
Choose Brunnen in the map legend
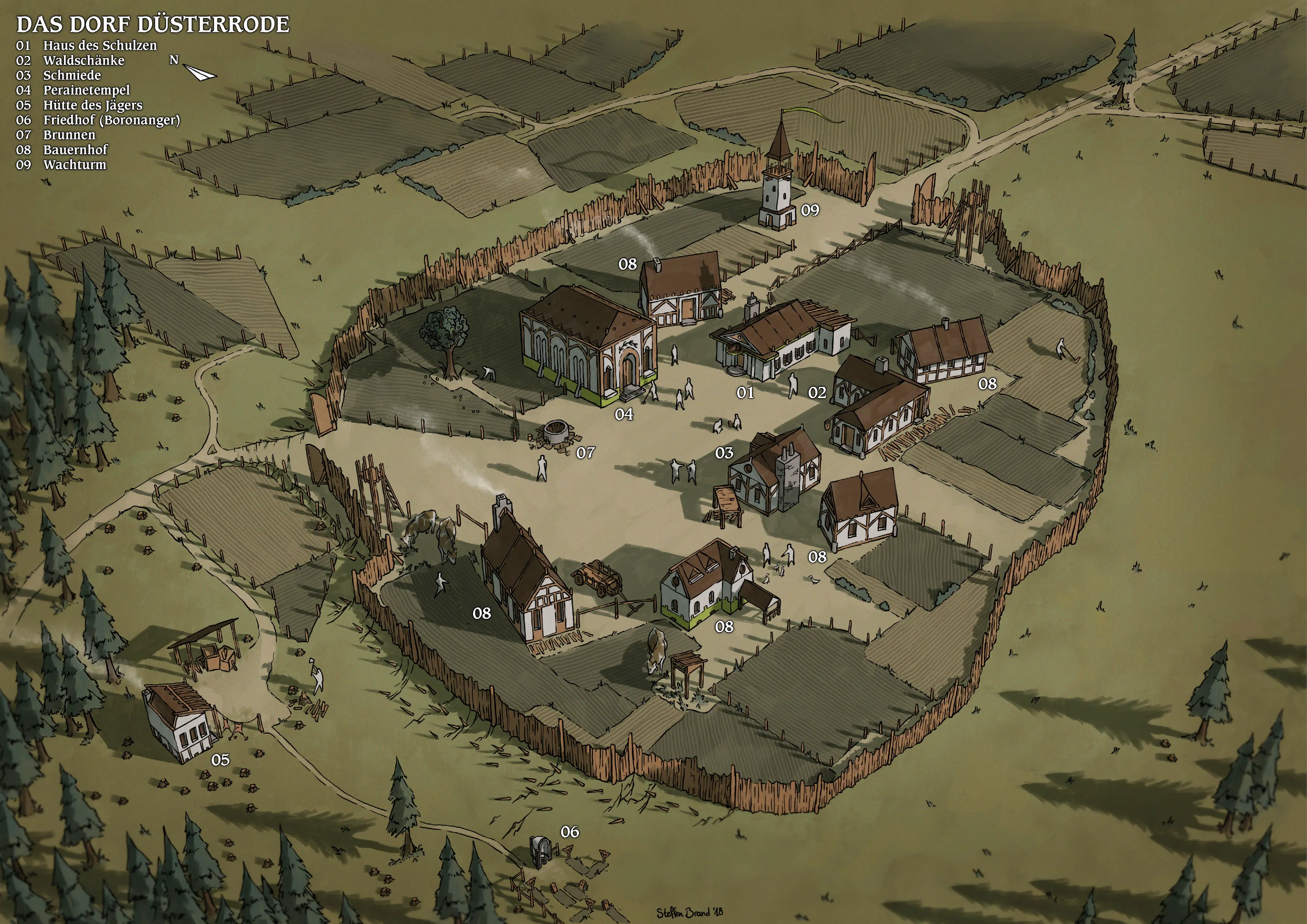point(69,135)
